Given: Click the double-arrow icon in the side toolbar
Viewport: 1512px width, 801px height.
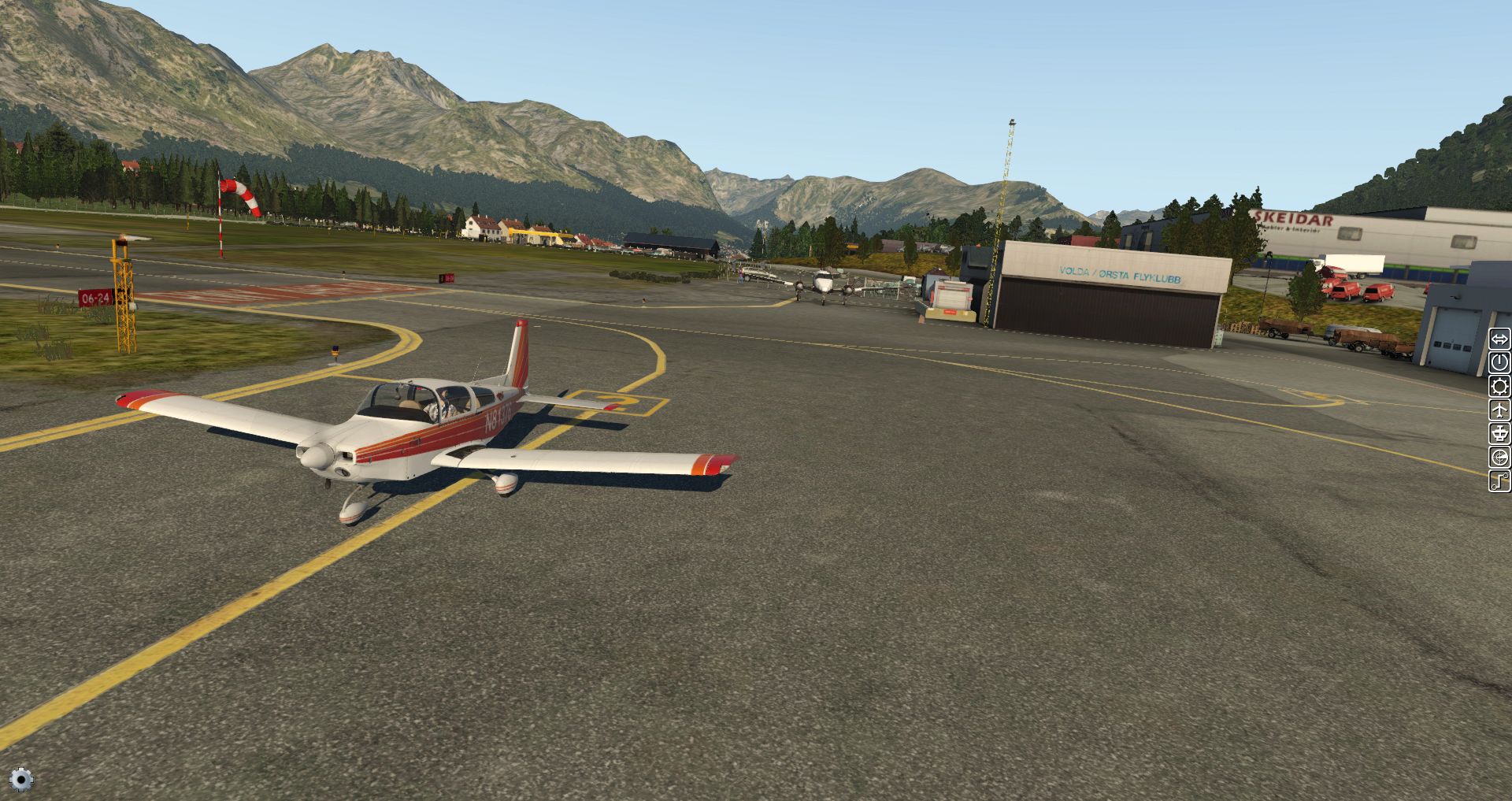Looking at the screenshot, I should click(1499, 339).
